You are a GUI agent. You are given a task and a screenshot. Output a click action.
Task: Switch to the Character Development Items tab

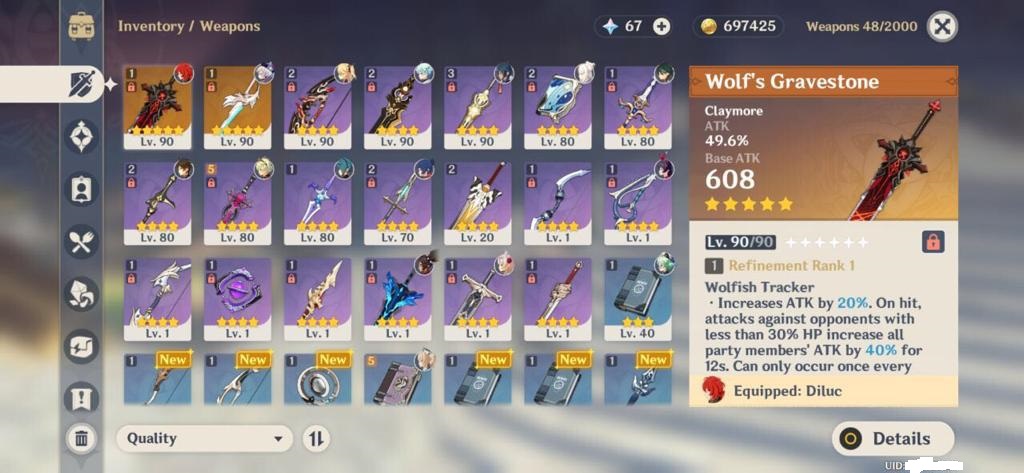click(81, 188)
